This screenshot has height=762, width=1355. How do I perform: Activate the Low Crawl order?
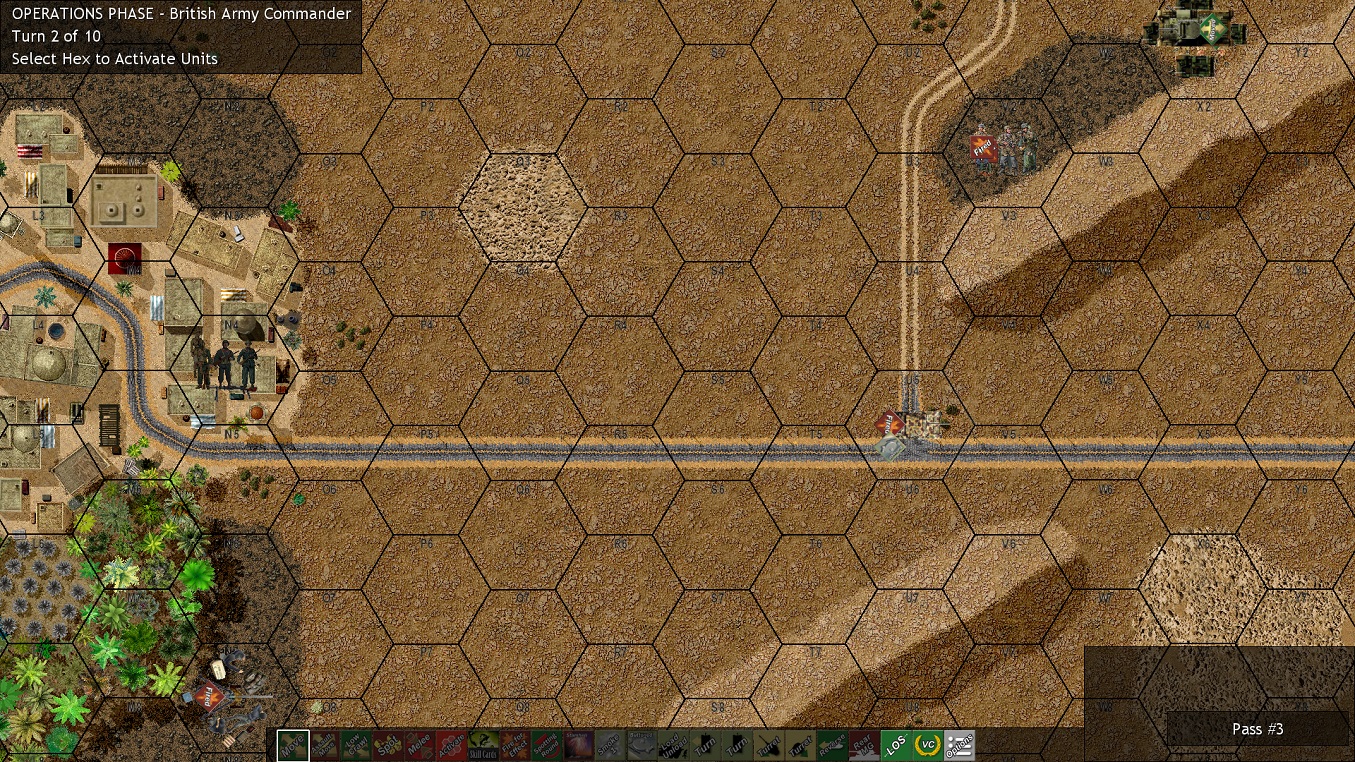point(355,744)
